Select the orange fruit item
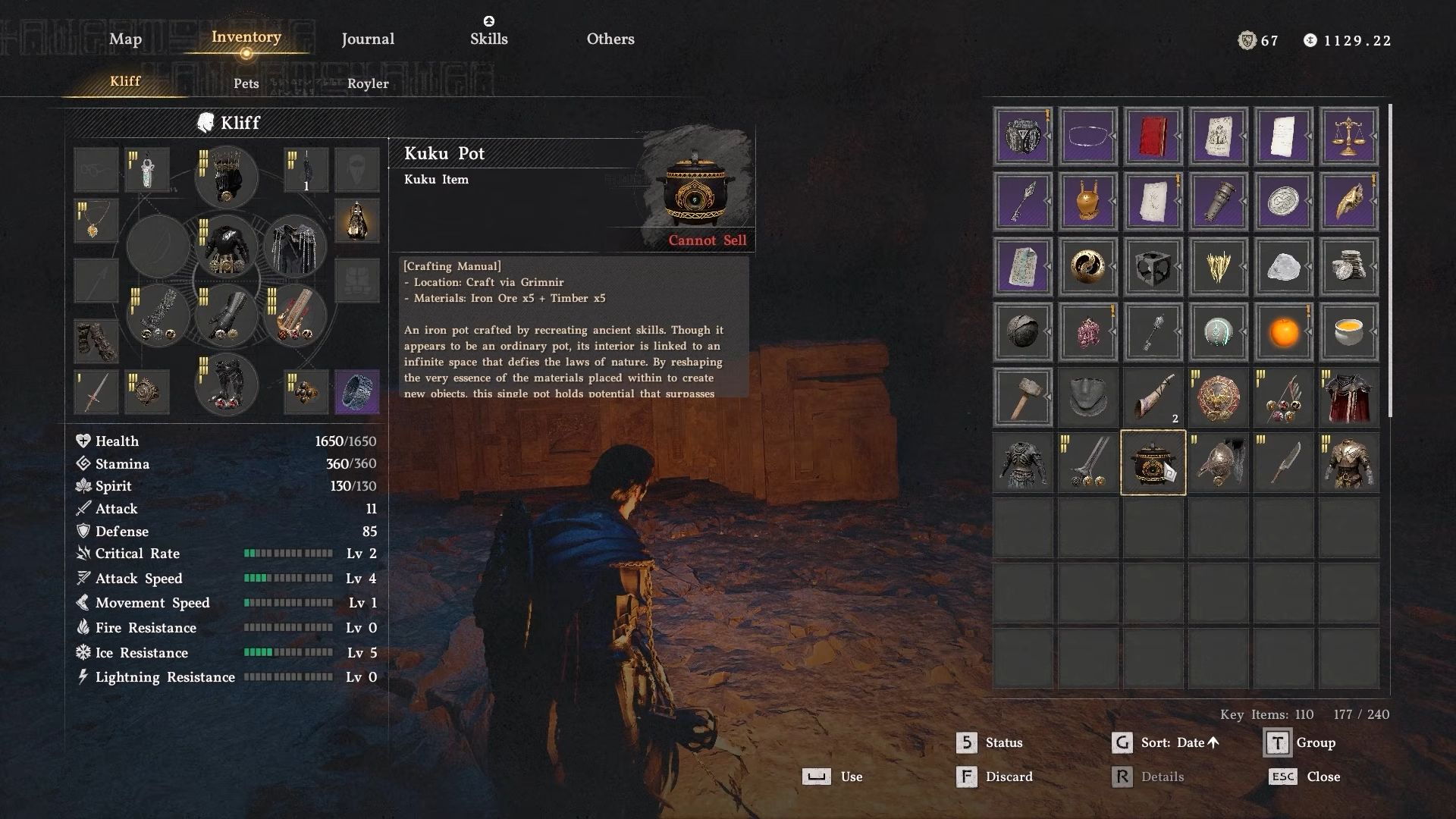 click(1283, 332)
